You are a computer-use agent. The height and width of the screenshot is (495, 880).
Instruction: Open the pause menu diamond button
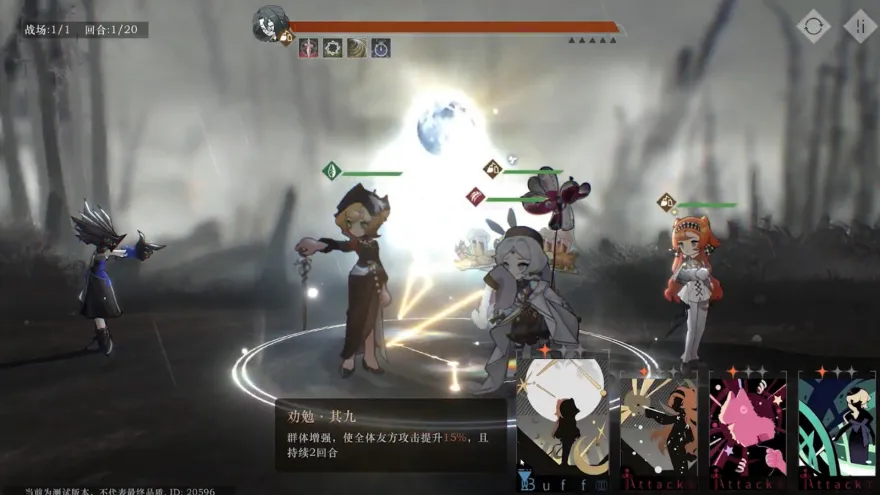(x=860, y=25)
